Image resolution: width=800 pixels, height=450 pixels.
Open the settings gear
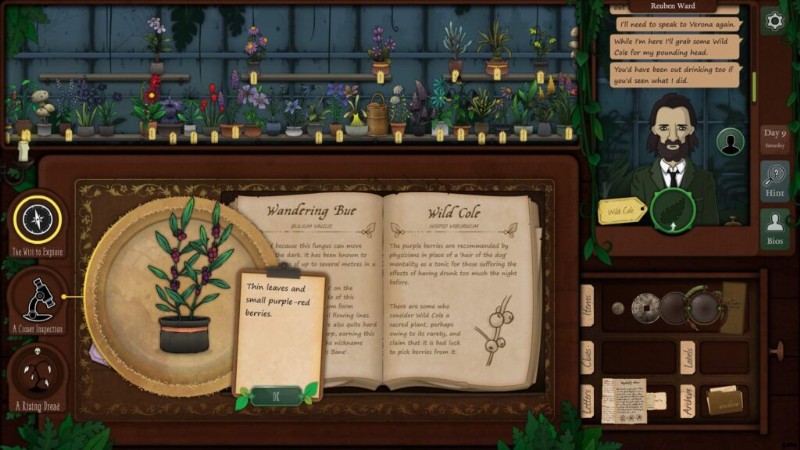[773, 21]
